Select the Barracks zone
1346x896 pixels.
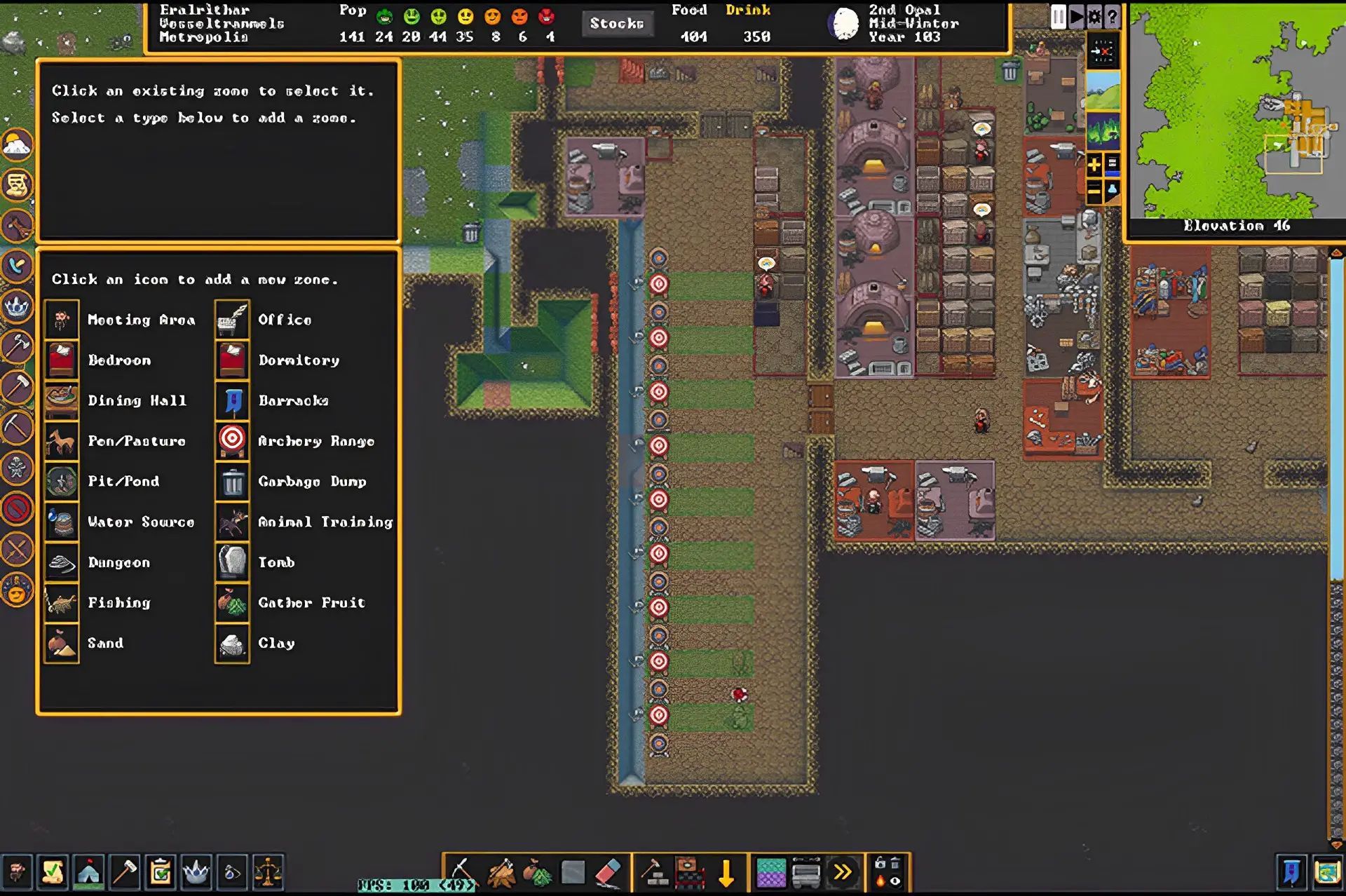232,400
